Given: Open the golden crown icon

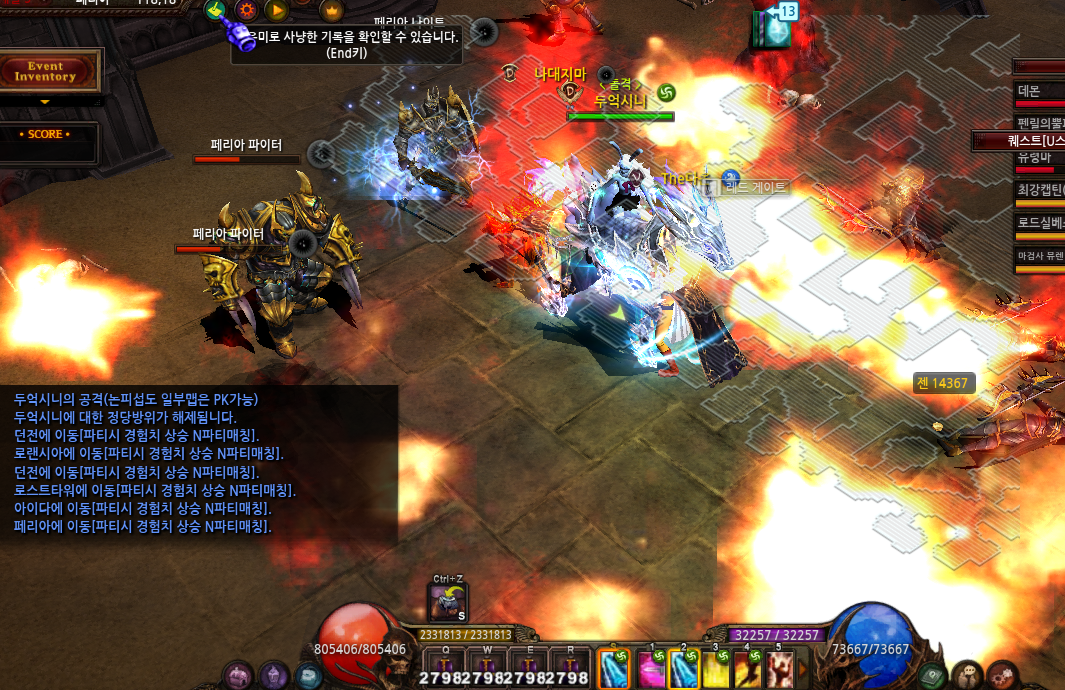Looking at the screenshot, I should (331, 11).
